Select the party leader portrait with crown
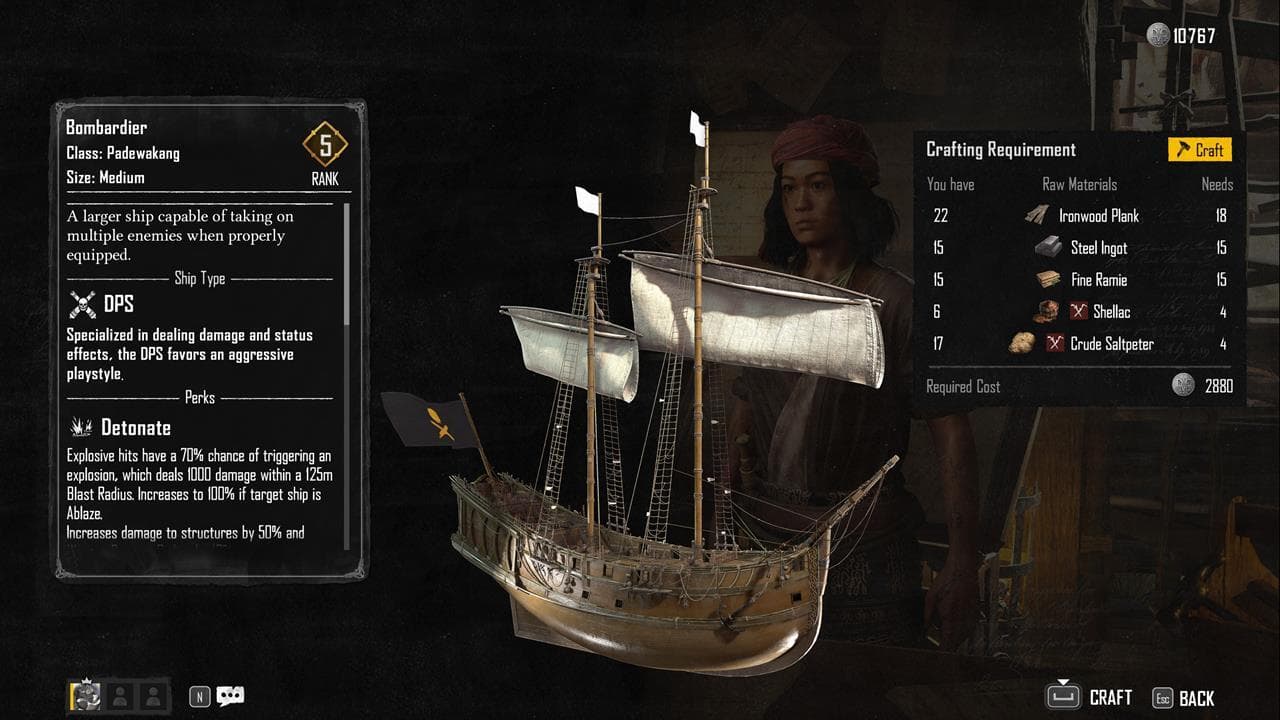 coord(85,696)
